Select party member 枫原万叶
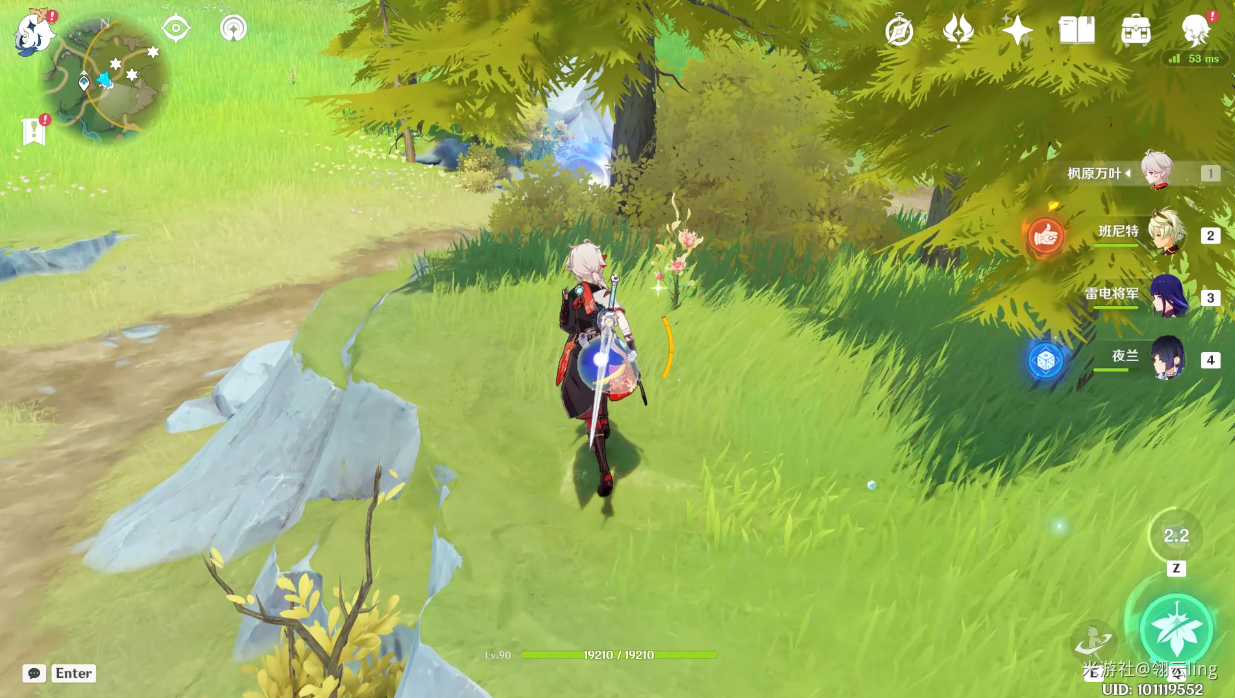The image size is (1235, 698). [x=1157, y=173]
